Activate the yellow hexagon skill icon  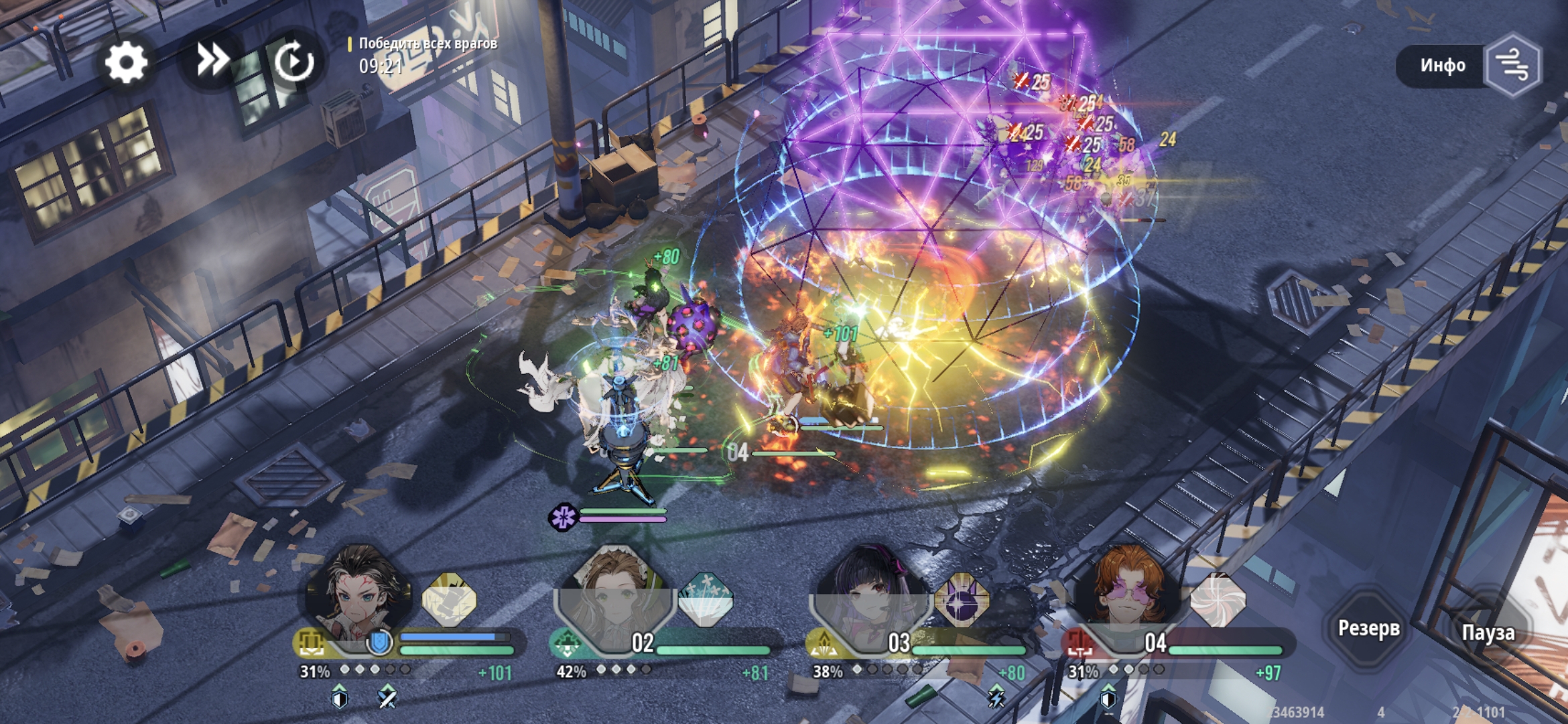(x=450, y=599)
